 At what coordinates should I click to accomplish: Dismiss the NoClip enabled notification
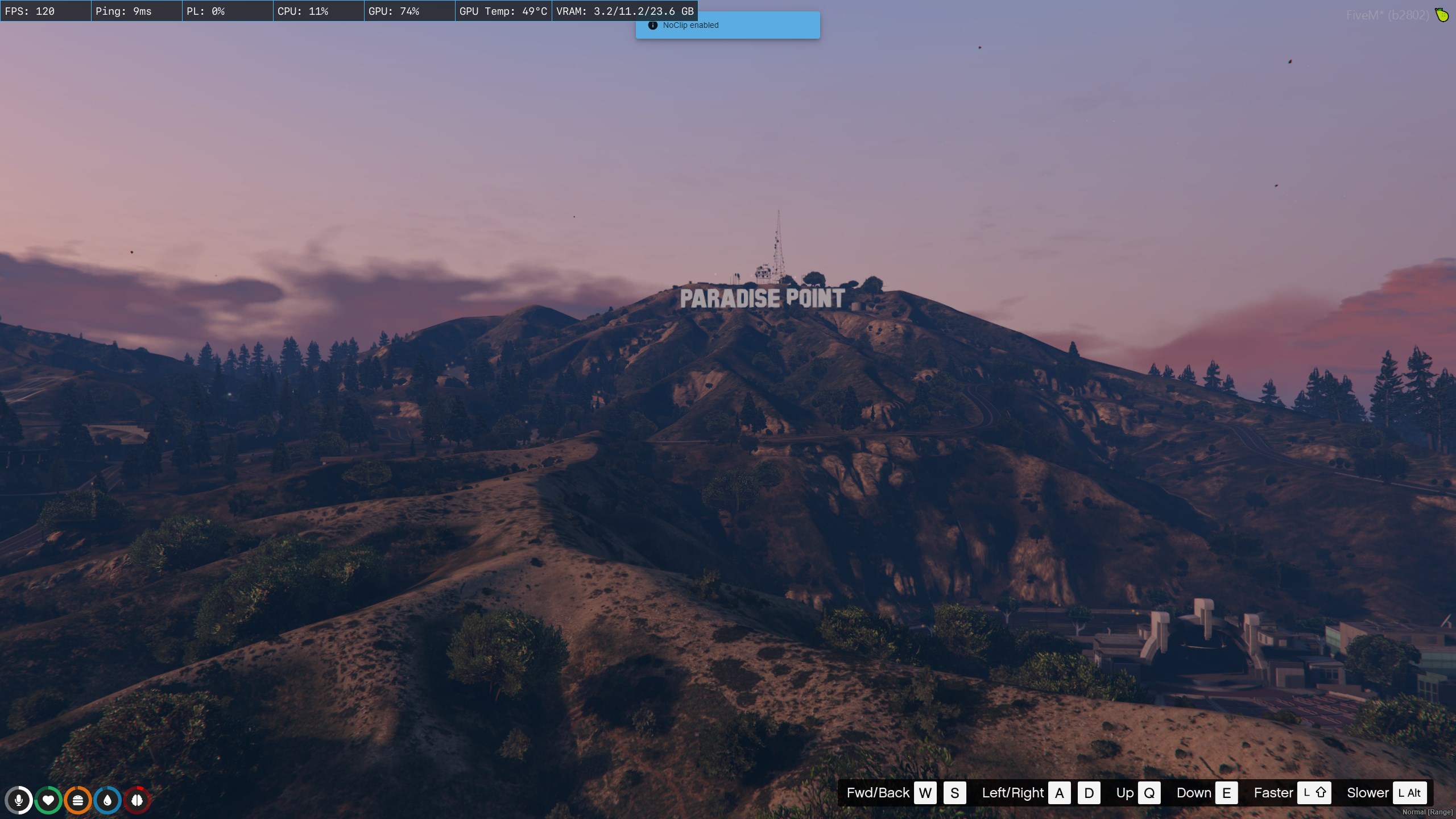coord(727,26)
